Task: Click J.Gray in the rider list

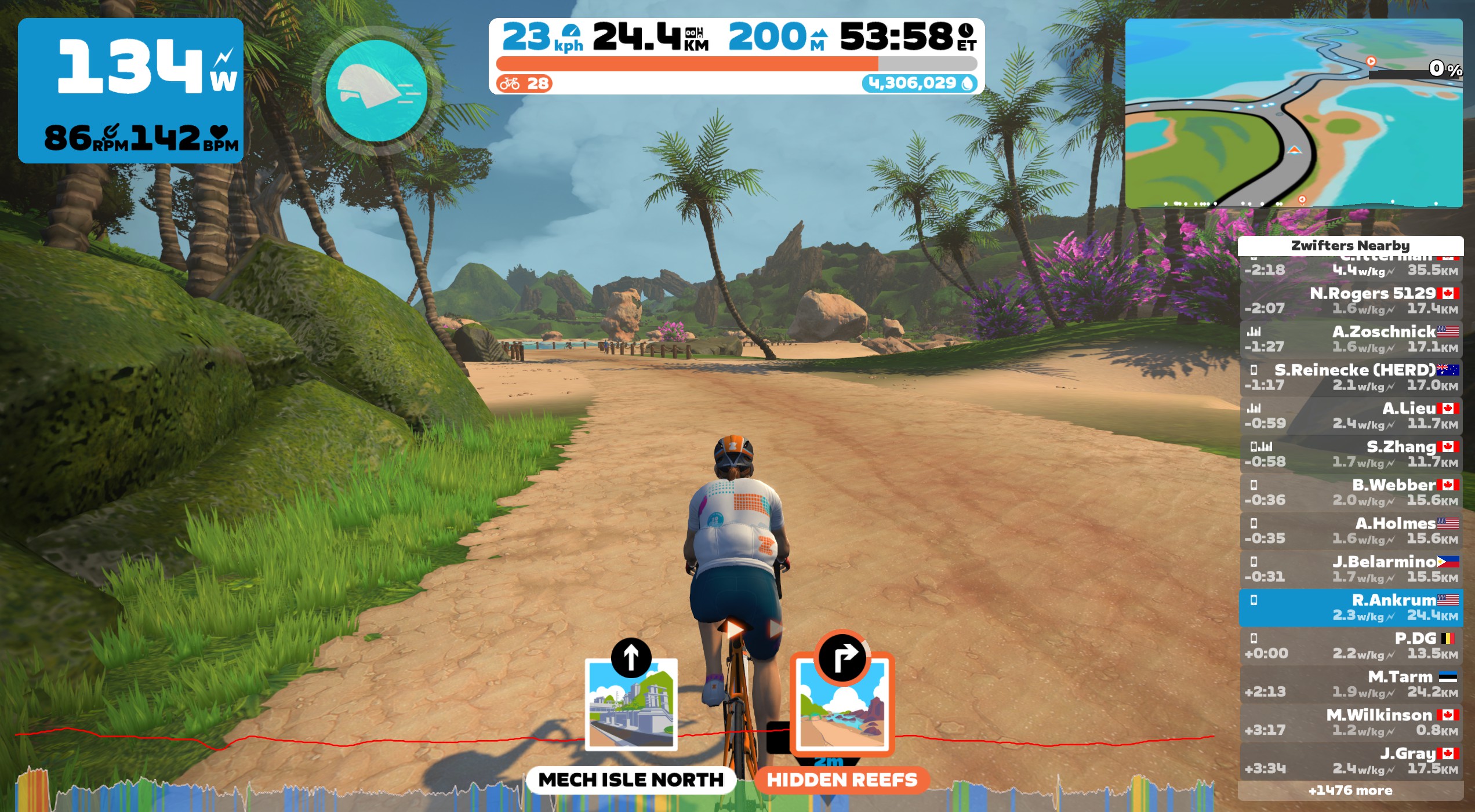Action: click(1350, 760)
